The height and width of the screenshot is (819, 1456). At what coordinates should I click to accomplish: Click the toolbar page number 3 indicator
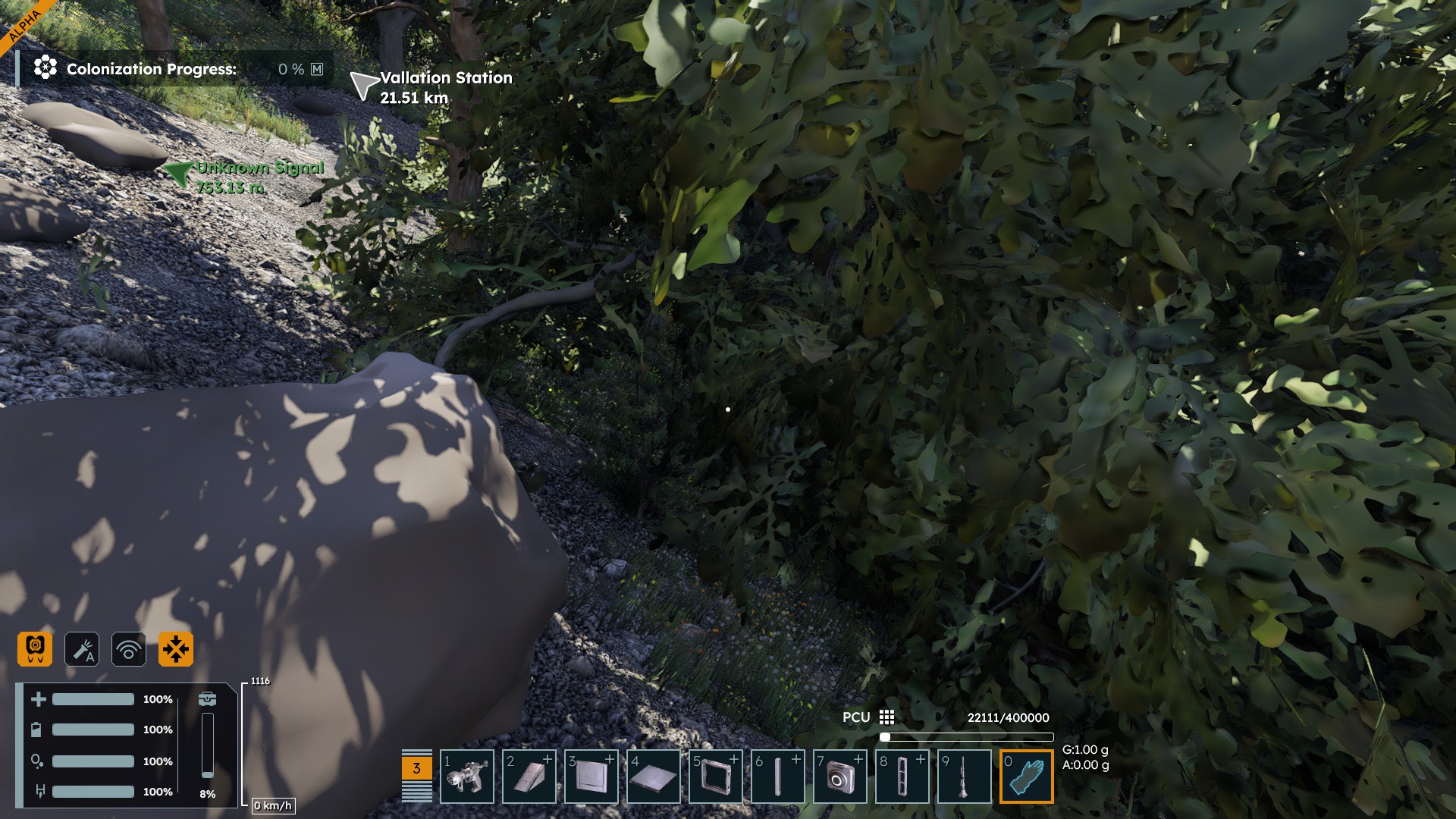416,768
